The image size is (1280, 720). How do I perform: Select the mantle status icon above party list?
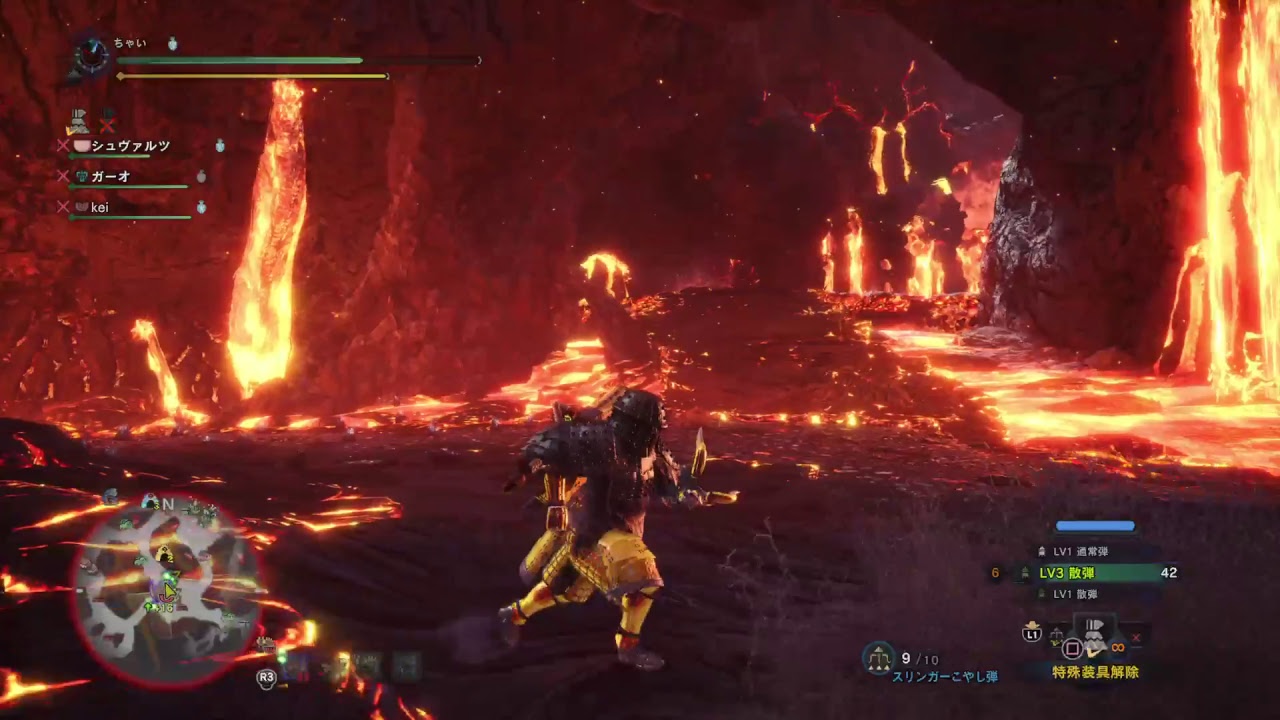click(78, 121)
